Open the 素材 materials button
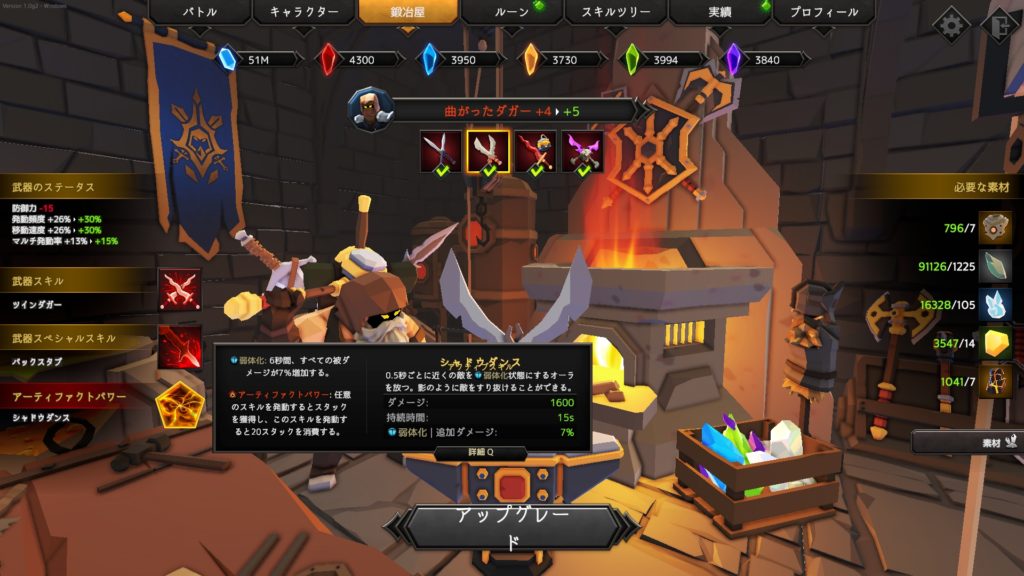 coord(966,441)
